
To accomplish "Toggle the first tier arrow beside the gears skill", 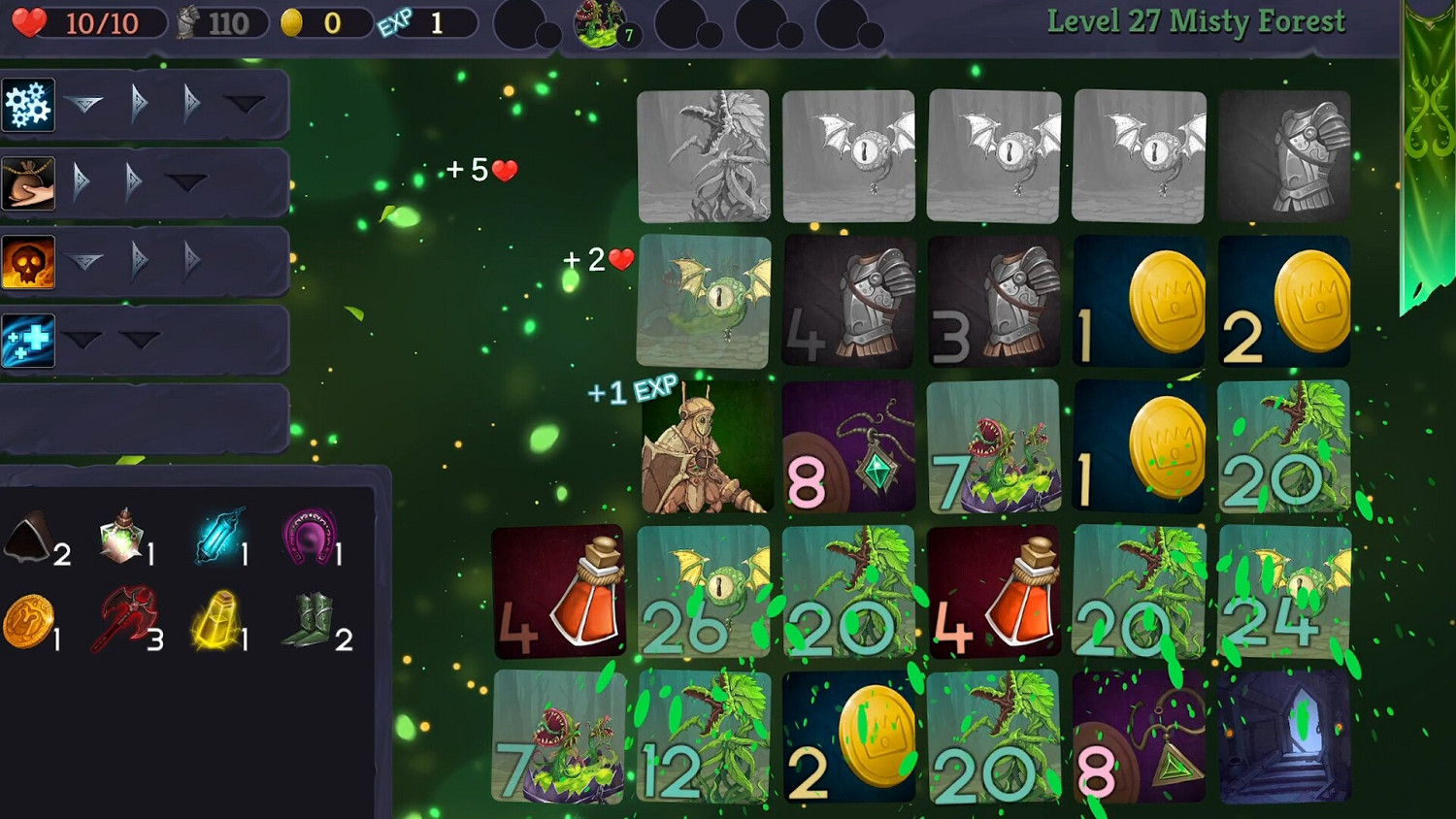I will pos(85,102).
